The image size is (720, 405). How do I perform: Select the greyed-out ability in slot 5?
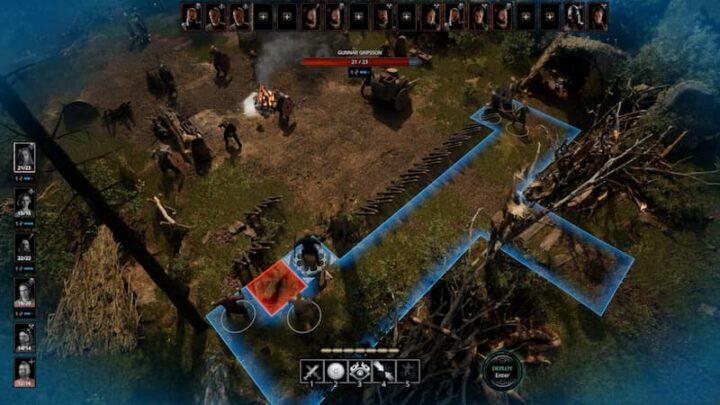tap(408, 370)
